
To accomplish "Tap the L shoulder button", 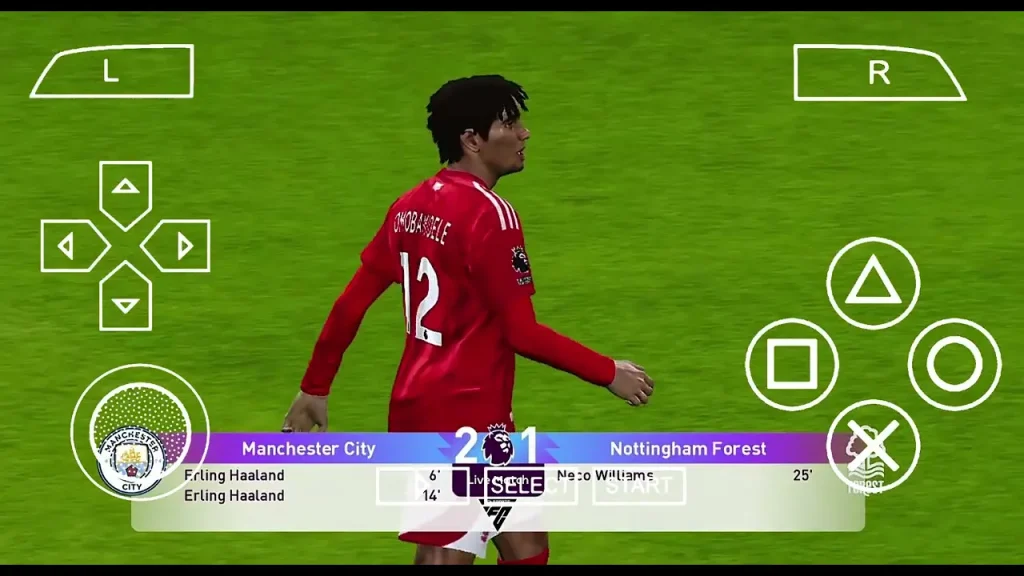I will tap(111, 71).
